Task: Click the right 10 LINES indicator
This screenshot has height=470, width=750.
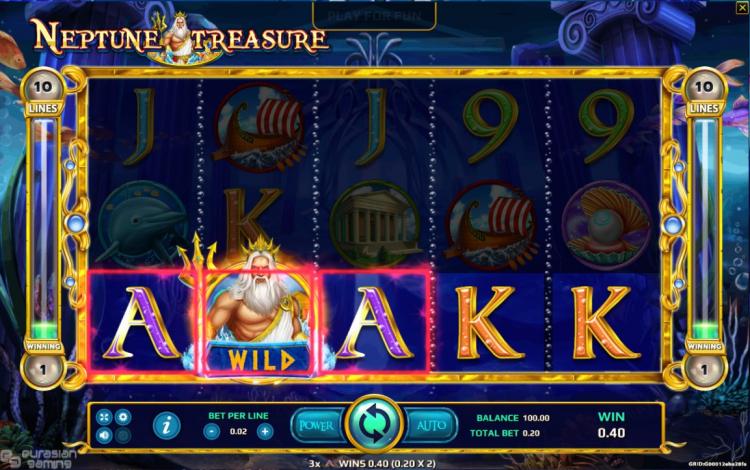Action: pyautogui.click(x=706, y=89)
